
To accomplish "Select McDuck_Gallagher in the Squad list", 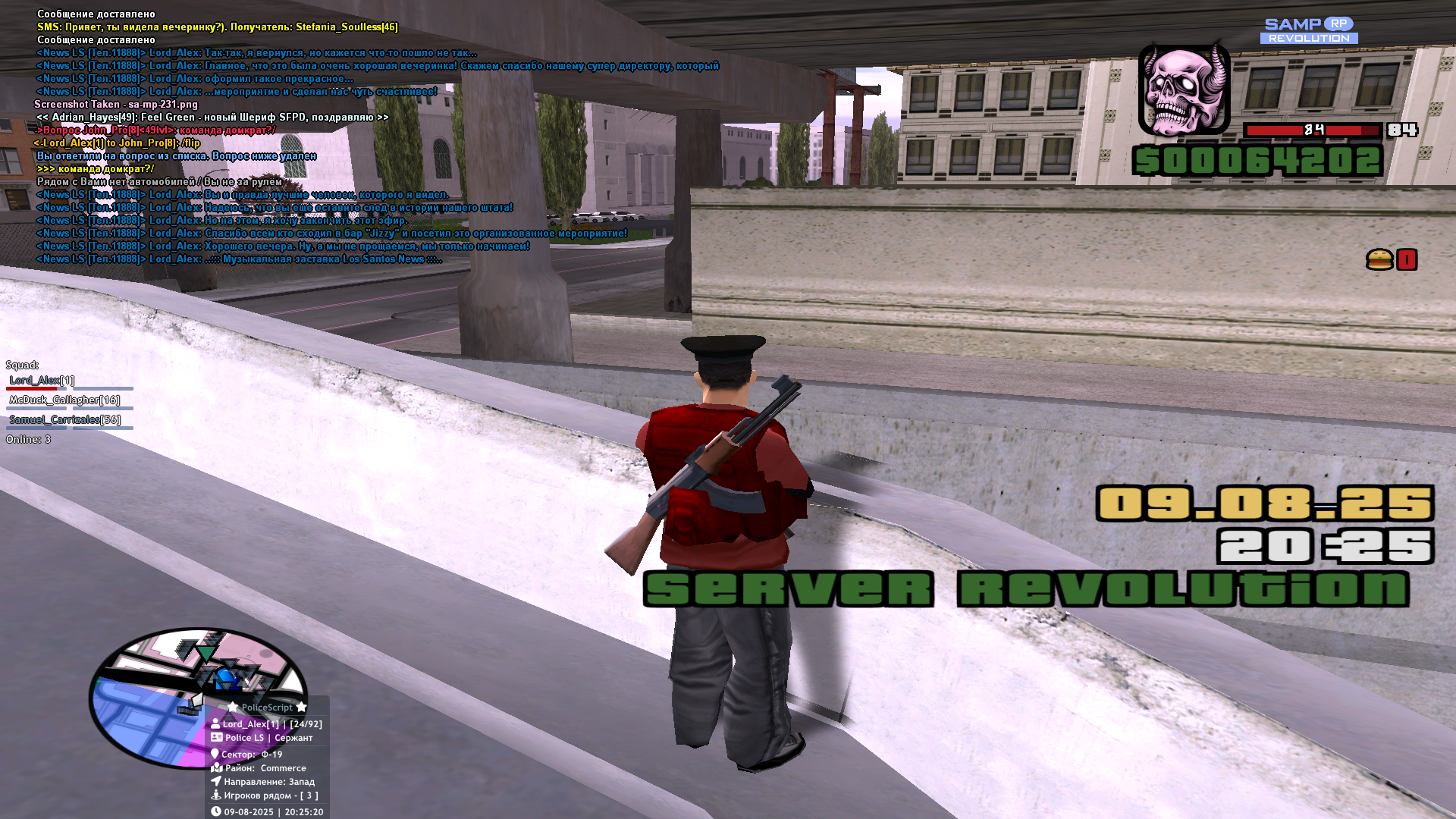I will tap(64, 400).
